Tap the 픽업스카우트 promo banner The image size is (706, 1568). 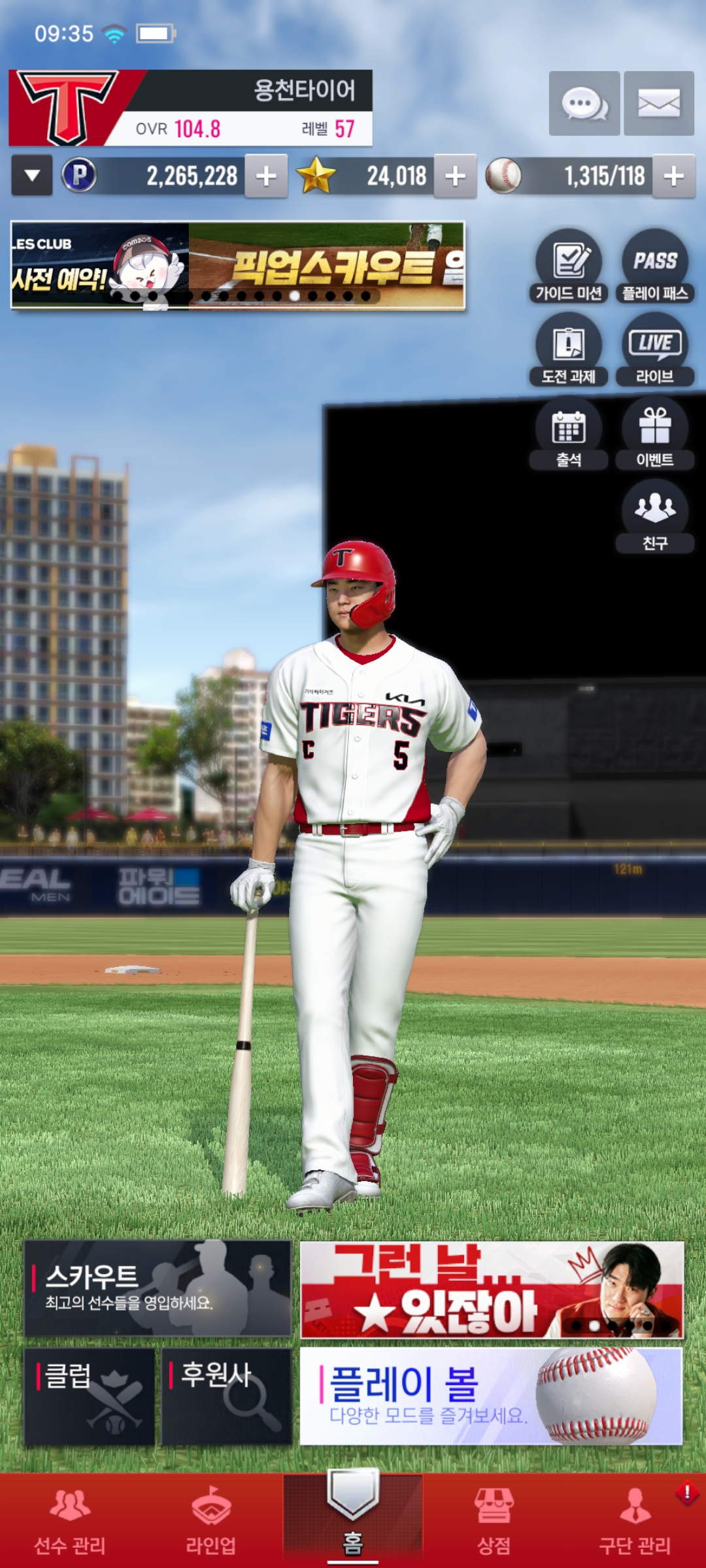(238, 265)
